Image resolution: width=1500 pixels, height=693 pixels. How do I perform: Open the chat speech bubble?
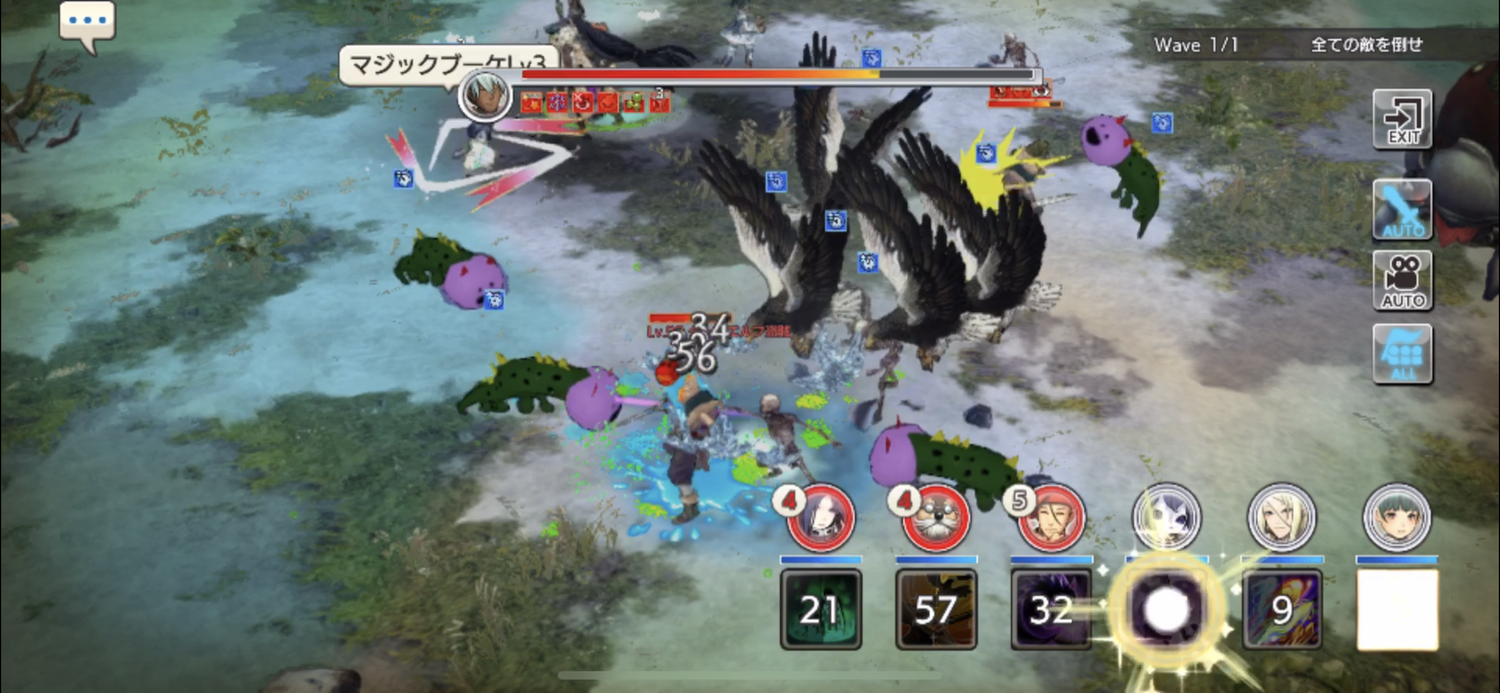[x=87, y=22]
